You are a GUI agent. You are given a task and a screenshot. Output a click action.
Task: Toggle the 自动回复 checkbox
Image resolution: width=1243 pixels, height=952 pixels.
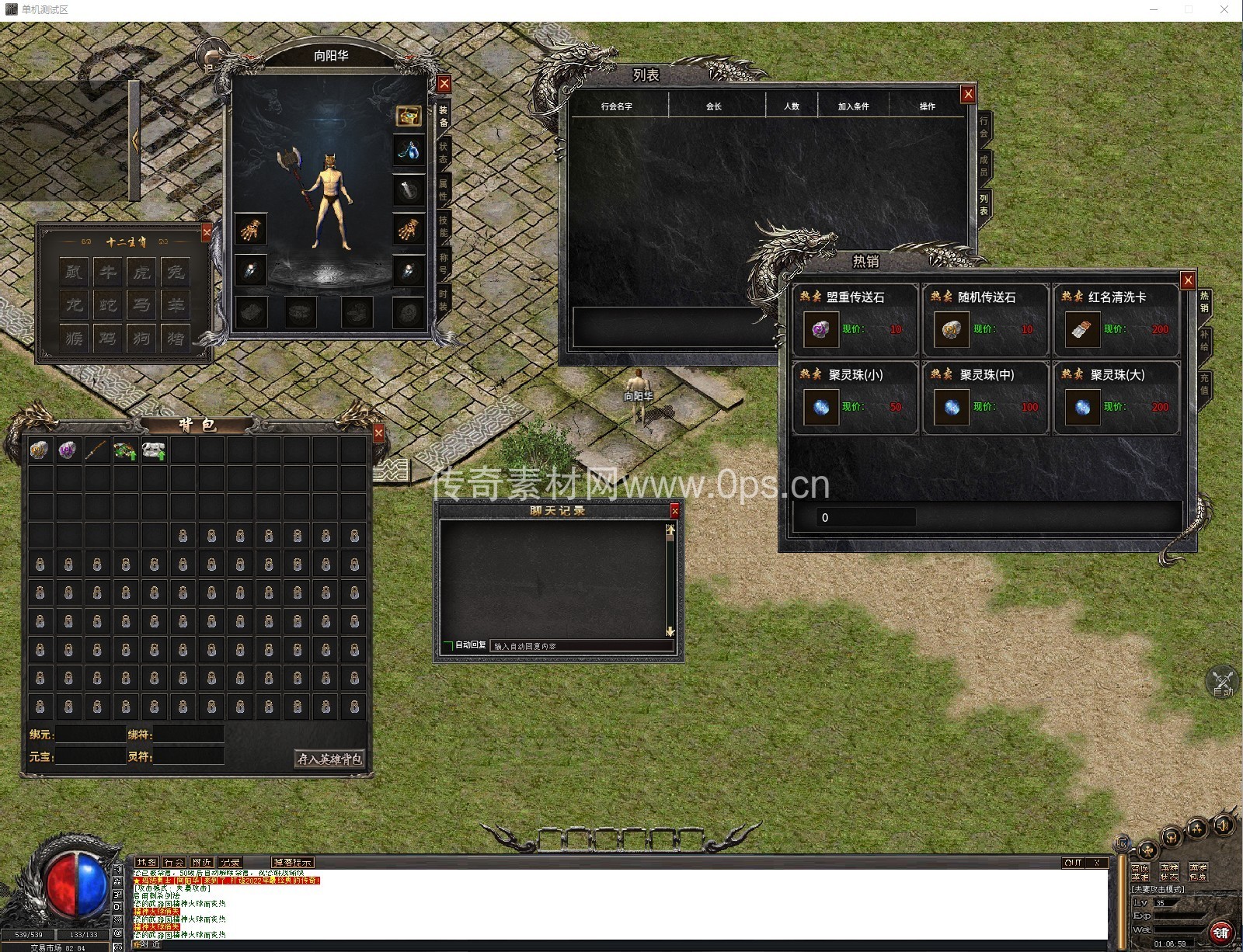pos(448,645)
